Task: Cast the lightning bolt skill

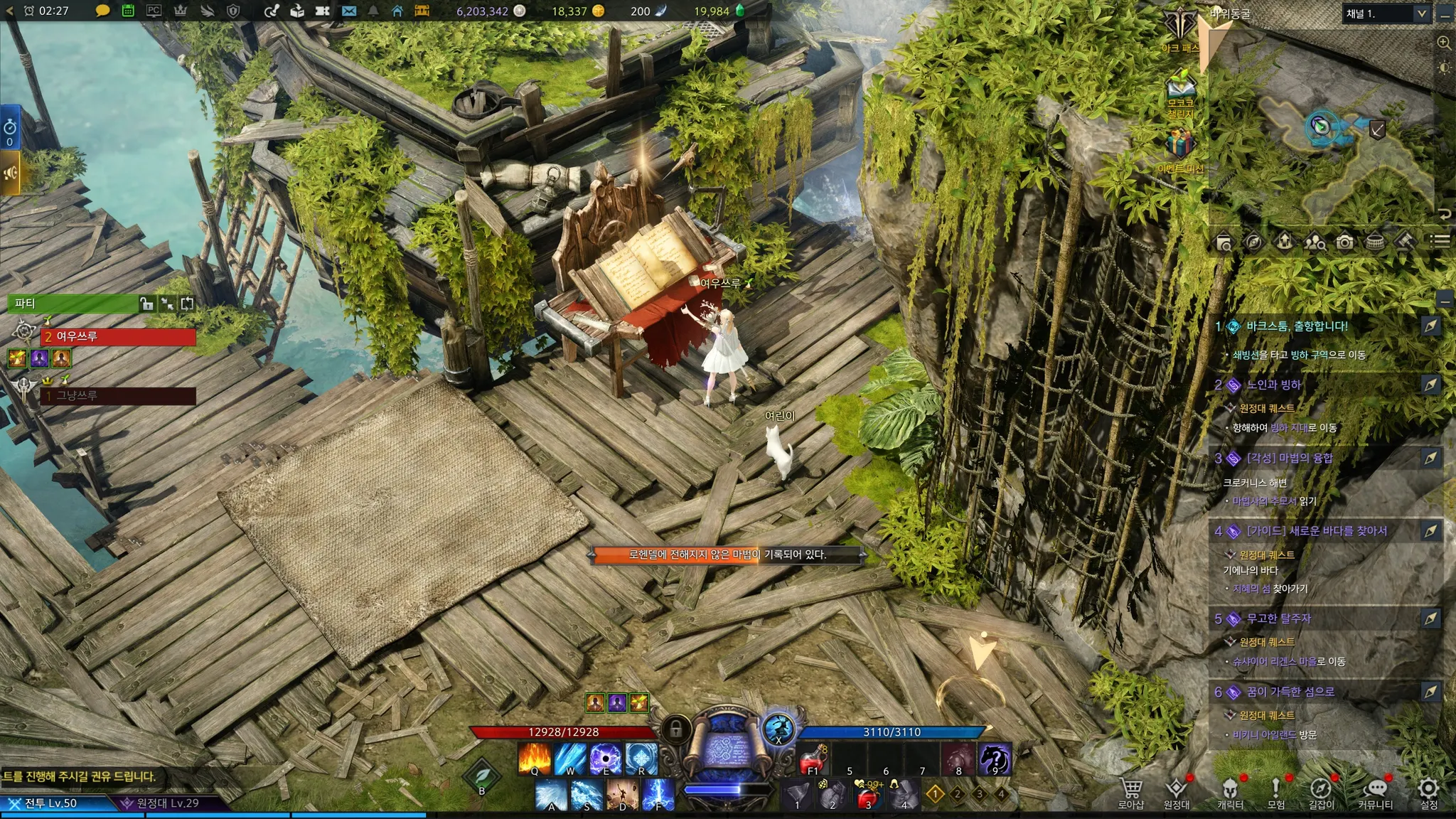Action: 658,796
